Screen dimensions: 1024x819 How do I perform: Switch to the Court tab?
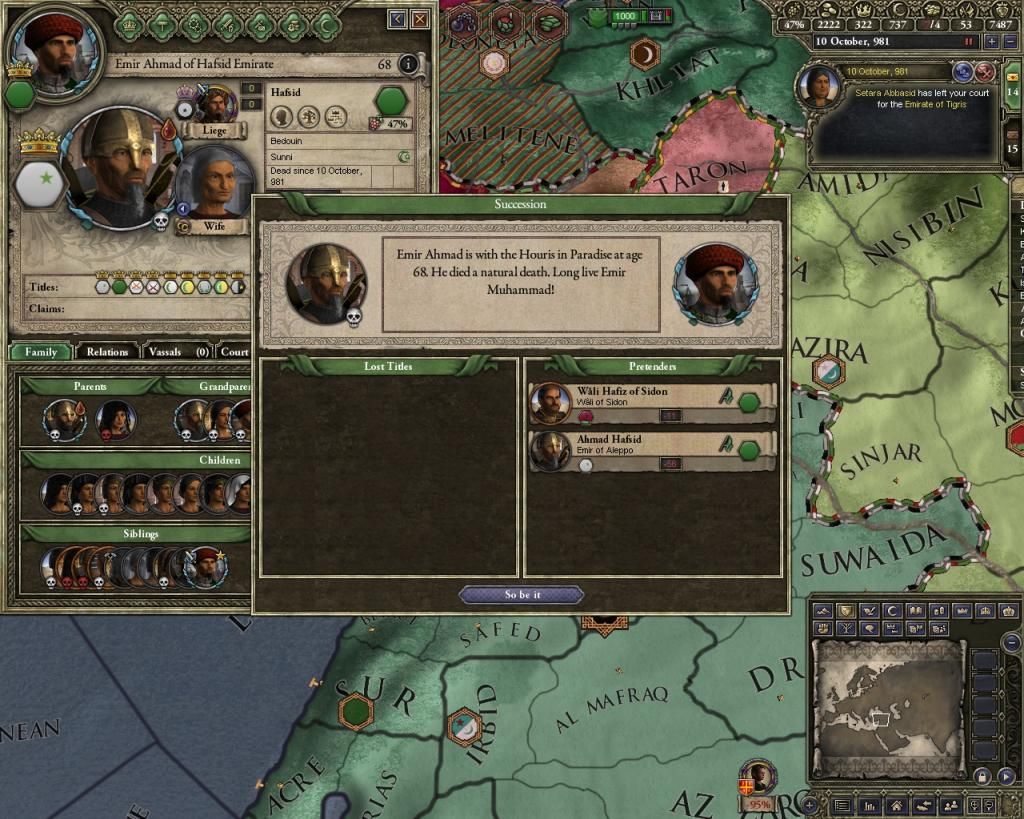point(234,352)
